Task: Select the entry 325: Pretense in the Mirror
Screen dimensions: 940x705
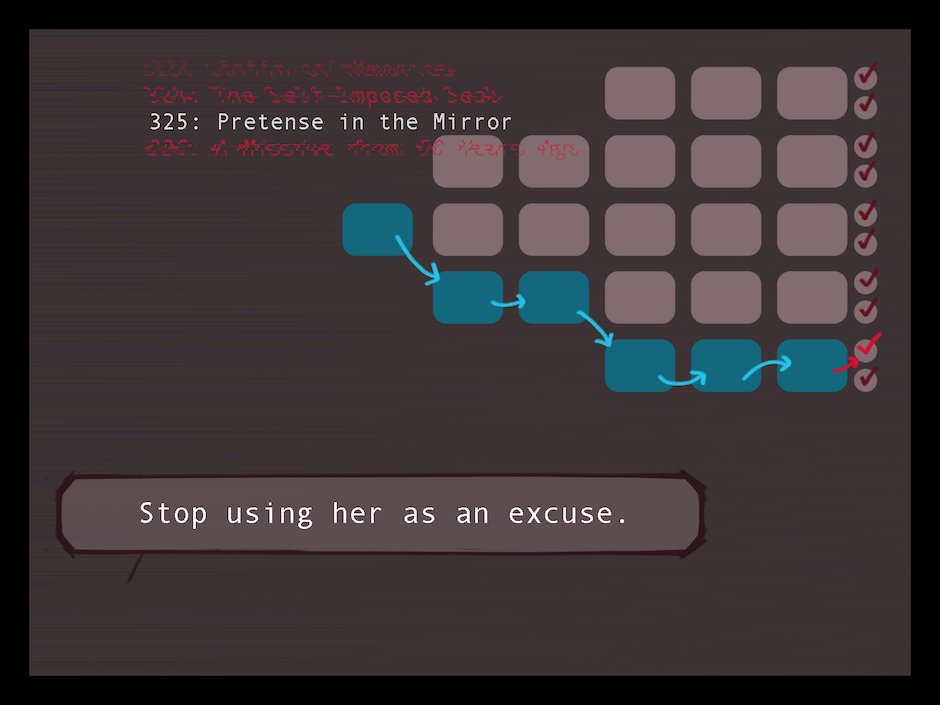Action: tap(330, 123)
